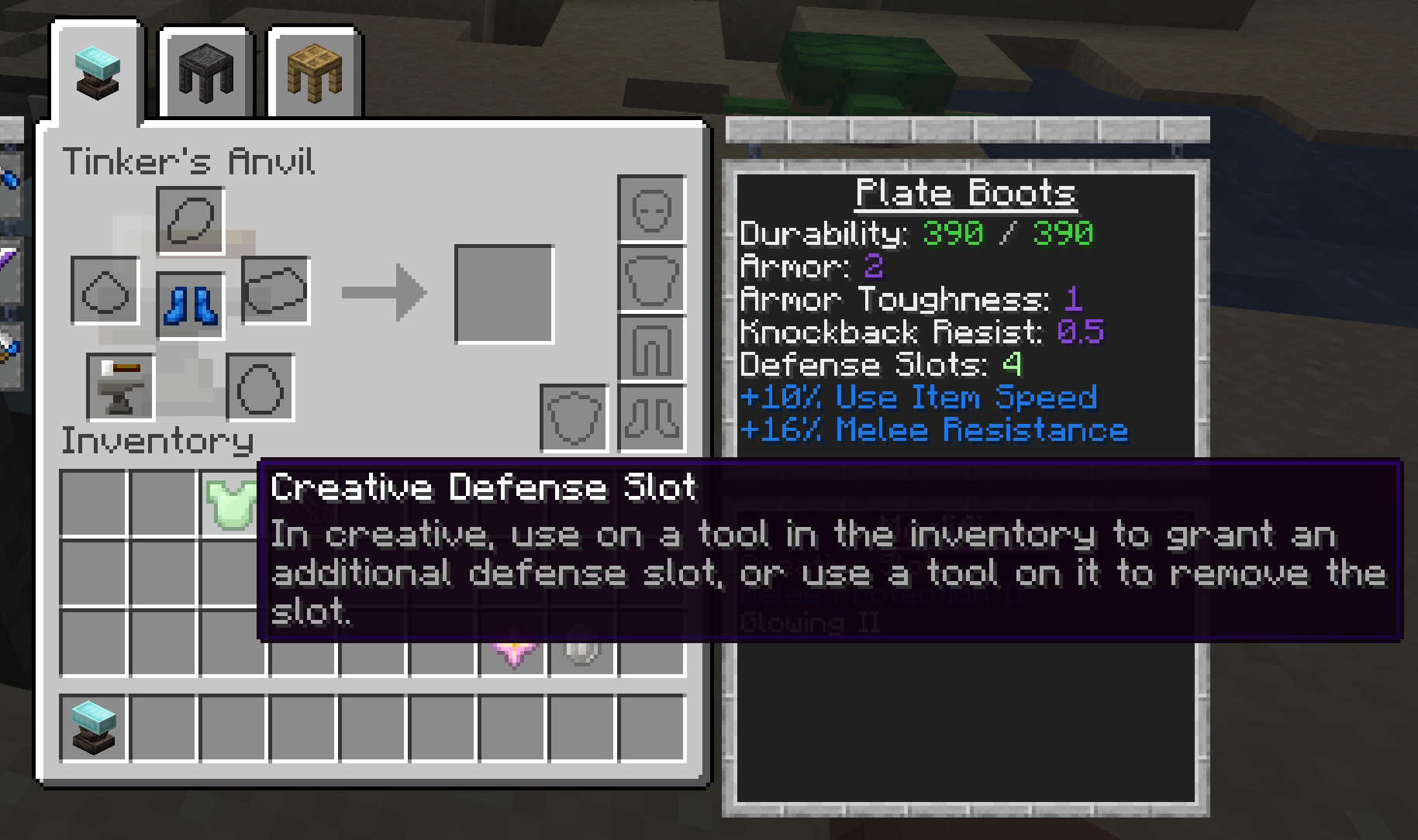Select the Tinker's Anvil in hotbar
The image size is (1418, 840).
click(x=93, y=728)
